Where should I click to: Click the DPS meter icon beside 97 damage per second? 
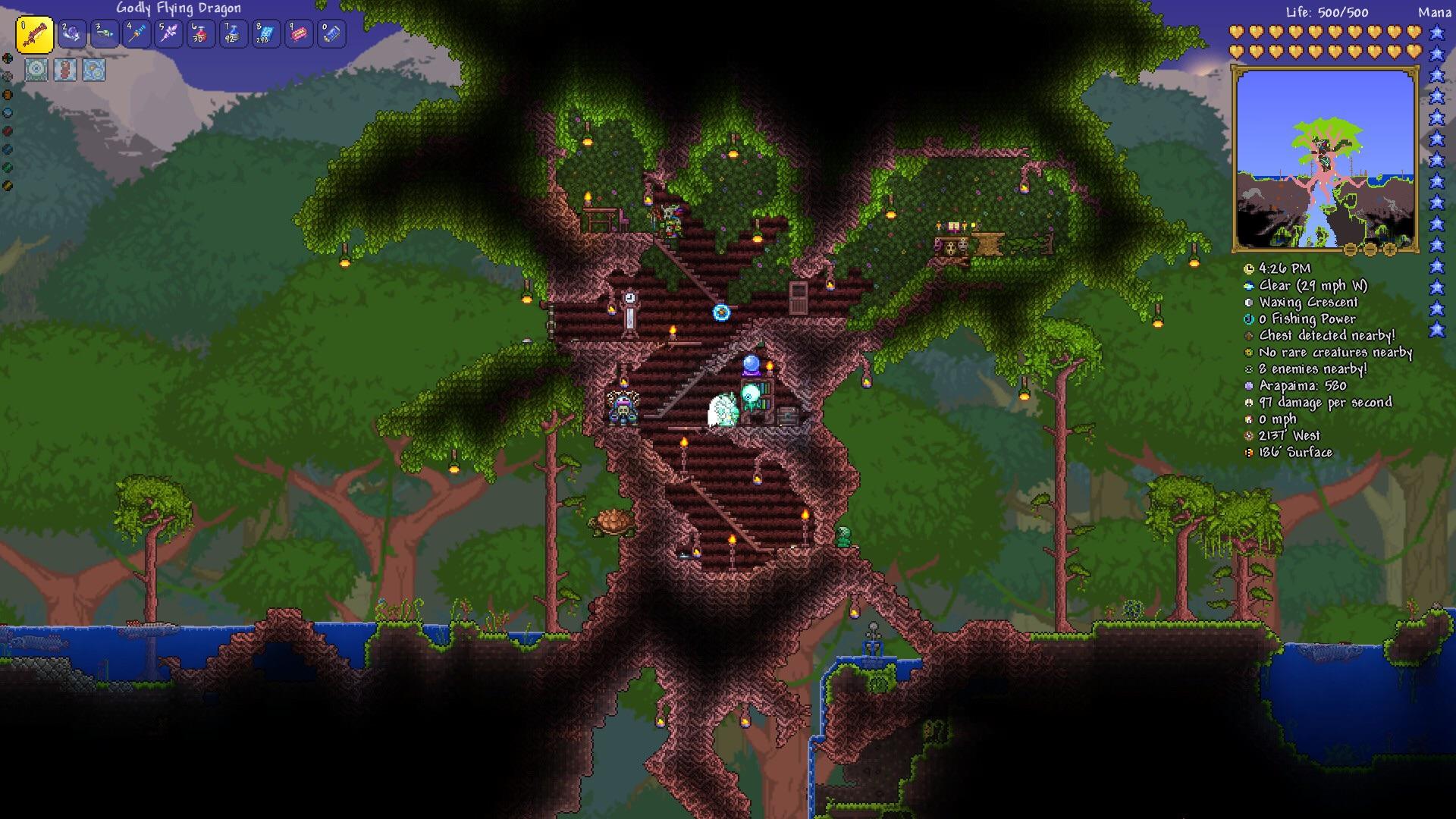pos(1248,402)
